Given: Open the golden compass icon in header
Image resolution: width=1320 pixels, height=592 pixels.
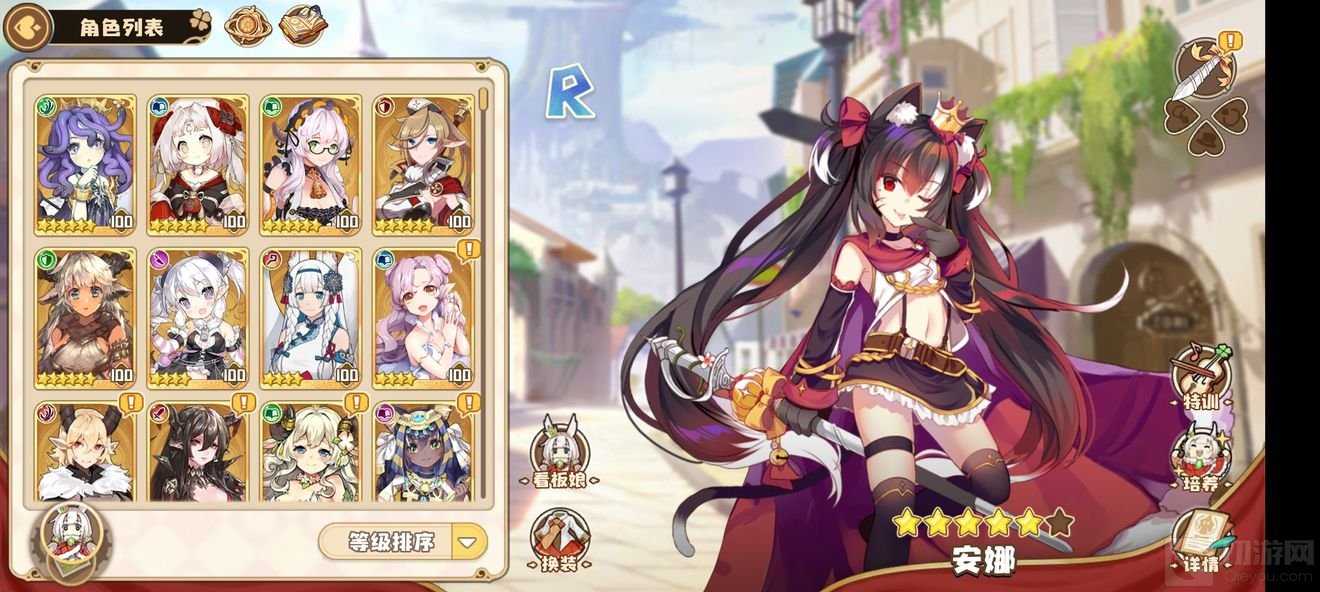Looking at the screenshot, I should [247, 27].
